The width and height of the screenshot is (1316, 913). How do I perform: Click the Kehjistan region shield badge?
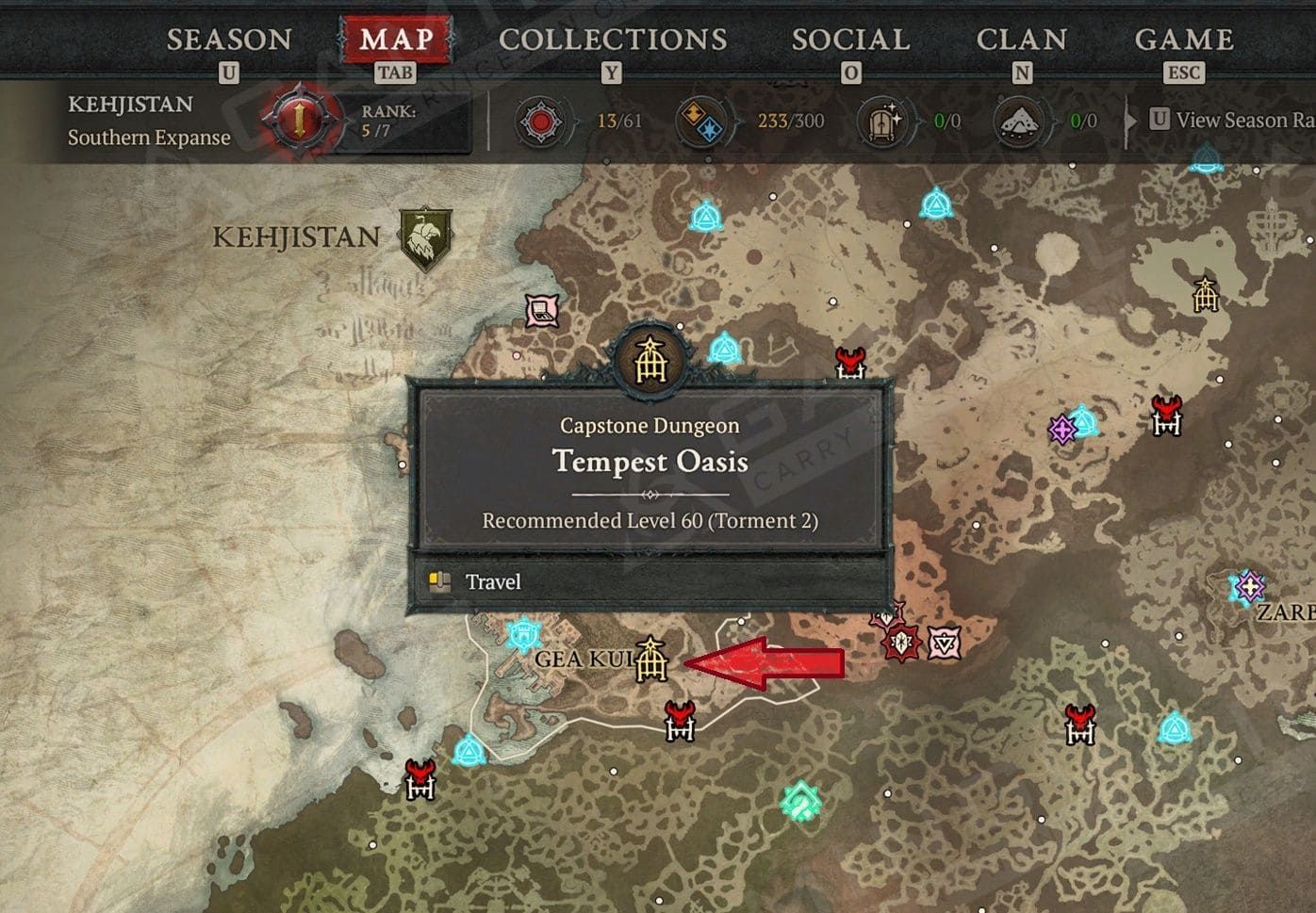425,237
